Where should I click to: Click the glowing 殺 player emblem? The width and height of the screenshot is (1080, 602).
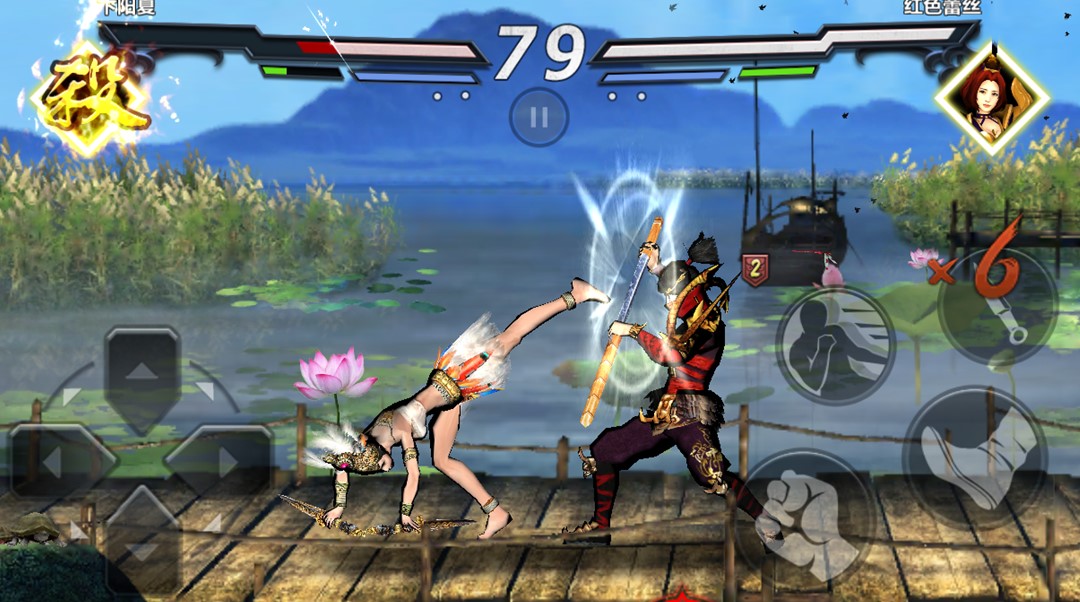point(90,98)
